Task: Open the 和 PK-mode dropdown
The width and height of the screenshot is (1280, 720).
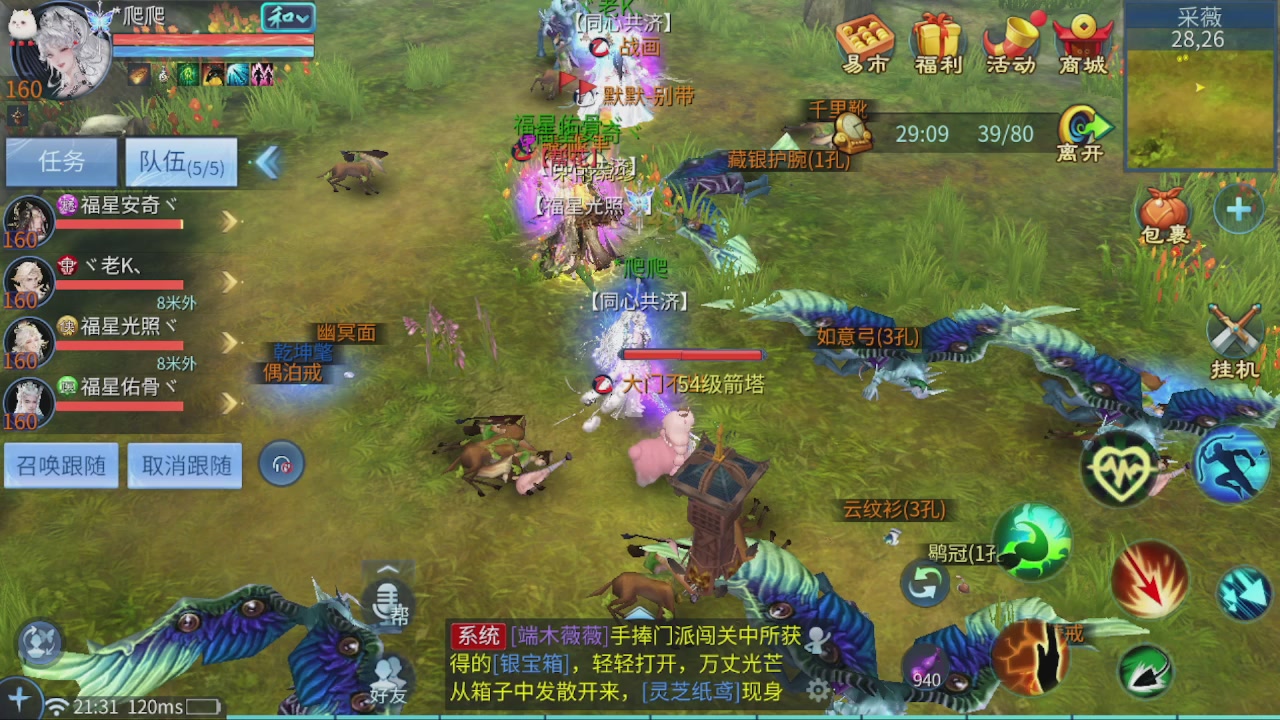Action: 289,17
